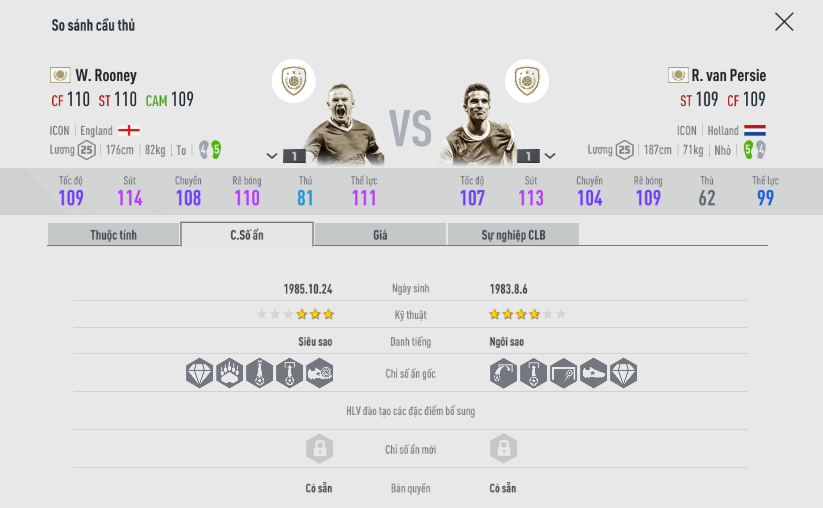
Task: Select the C.Số ẩn tab
Action: click(x=247, y=235)
